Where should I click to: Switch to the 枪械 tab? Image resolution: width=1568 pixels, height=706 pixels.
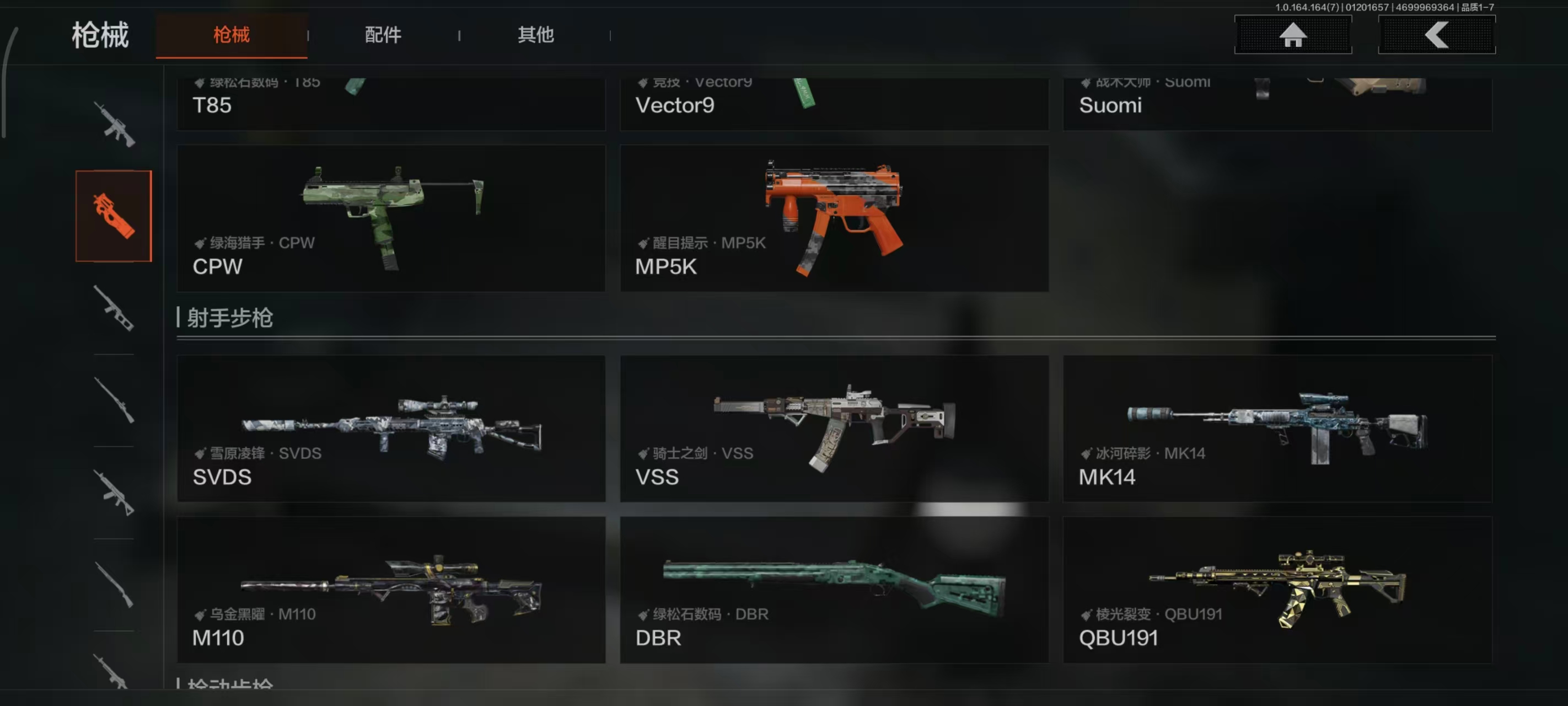tap(232, 35)
